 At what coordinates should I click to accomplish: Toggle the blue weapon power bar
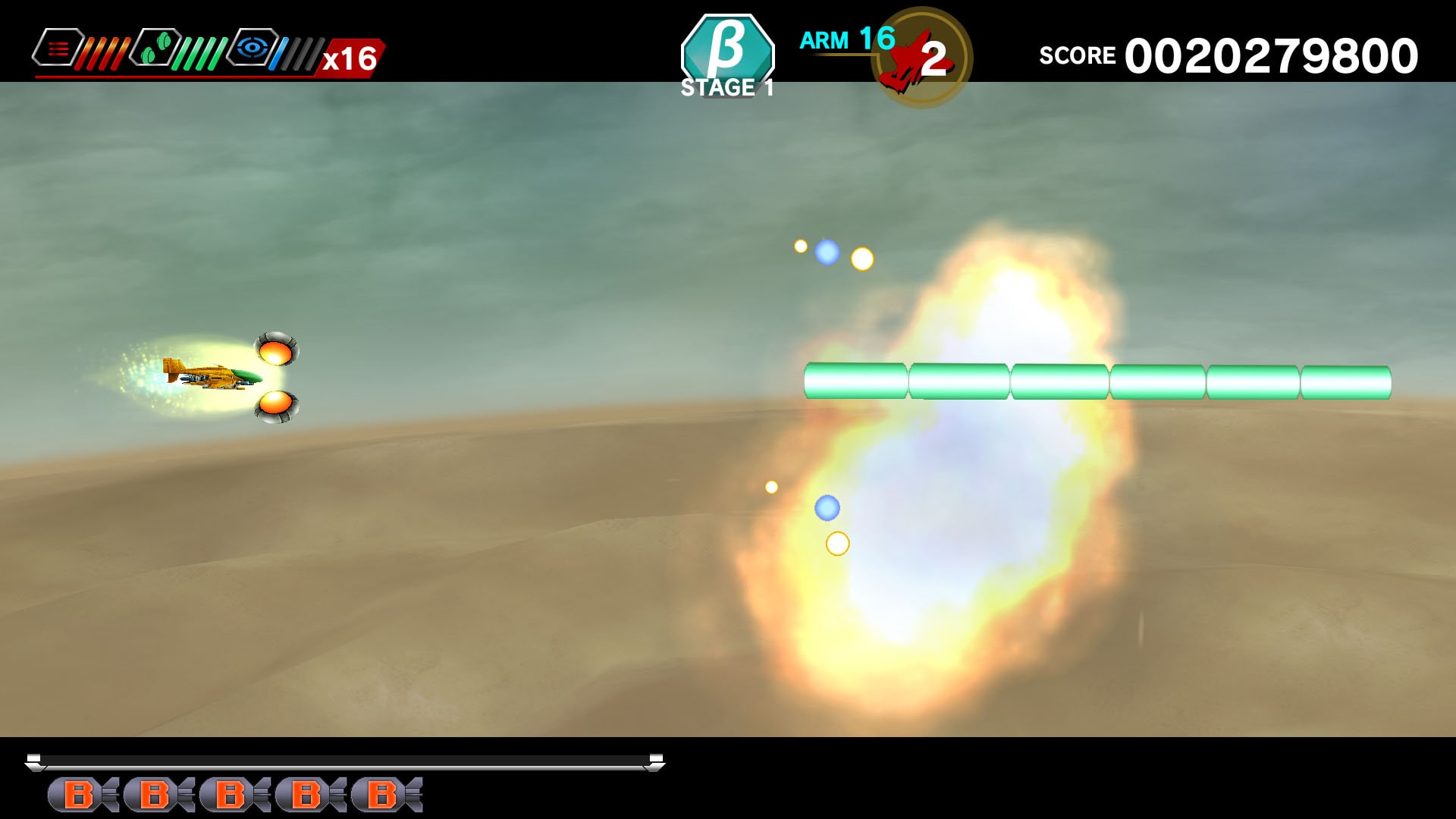pyautogui.click(x=282, y=48)
